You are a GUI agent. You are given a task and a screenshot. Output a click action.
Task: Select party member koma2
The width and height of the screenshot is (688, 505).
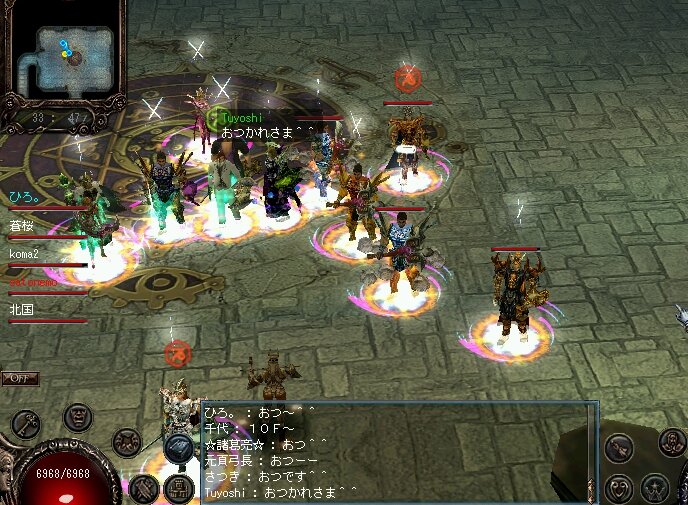coord(24,254)
